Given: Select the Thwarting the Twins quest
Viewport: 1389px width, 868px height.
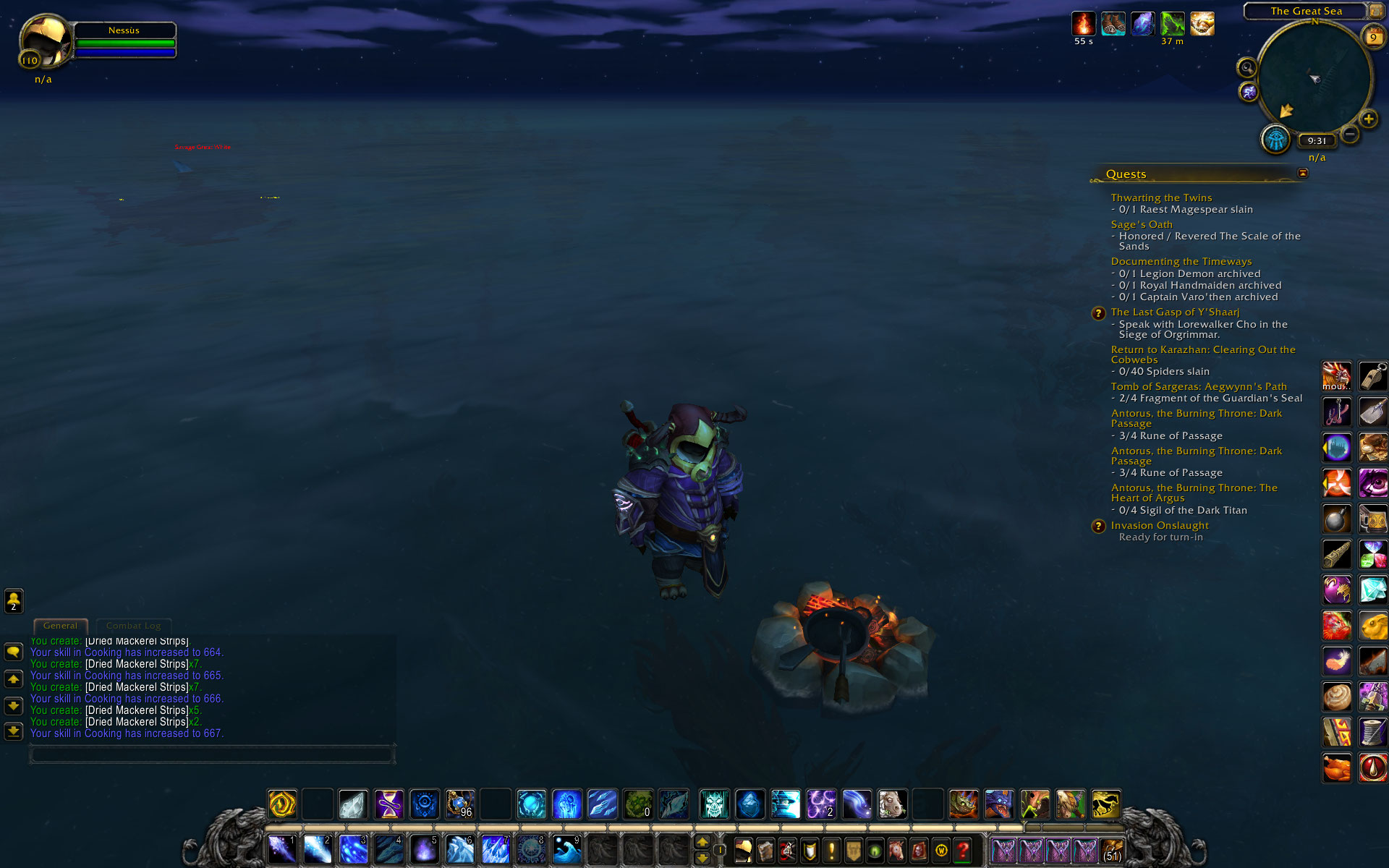Looking at the screenshot, I should pos(1161,197).
